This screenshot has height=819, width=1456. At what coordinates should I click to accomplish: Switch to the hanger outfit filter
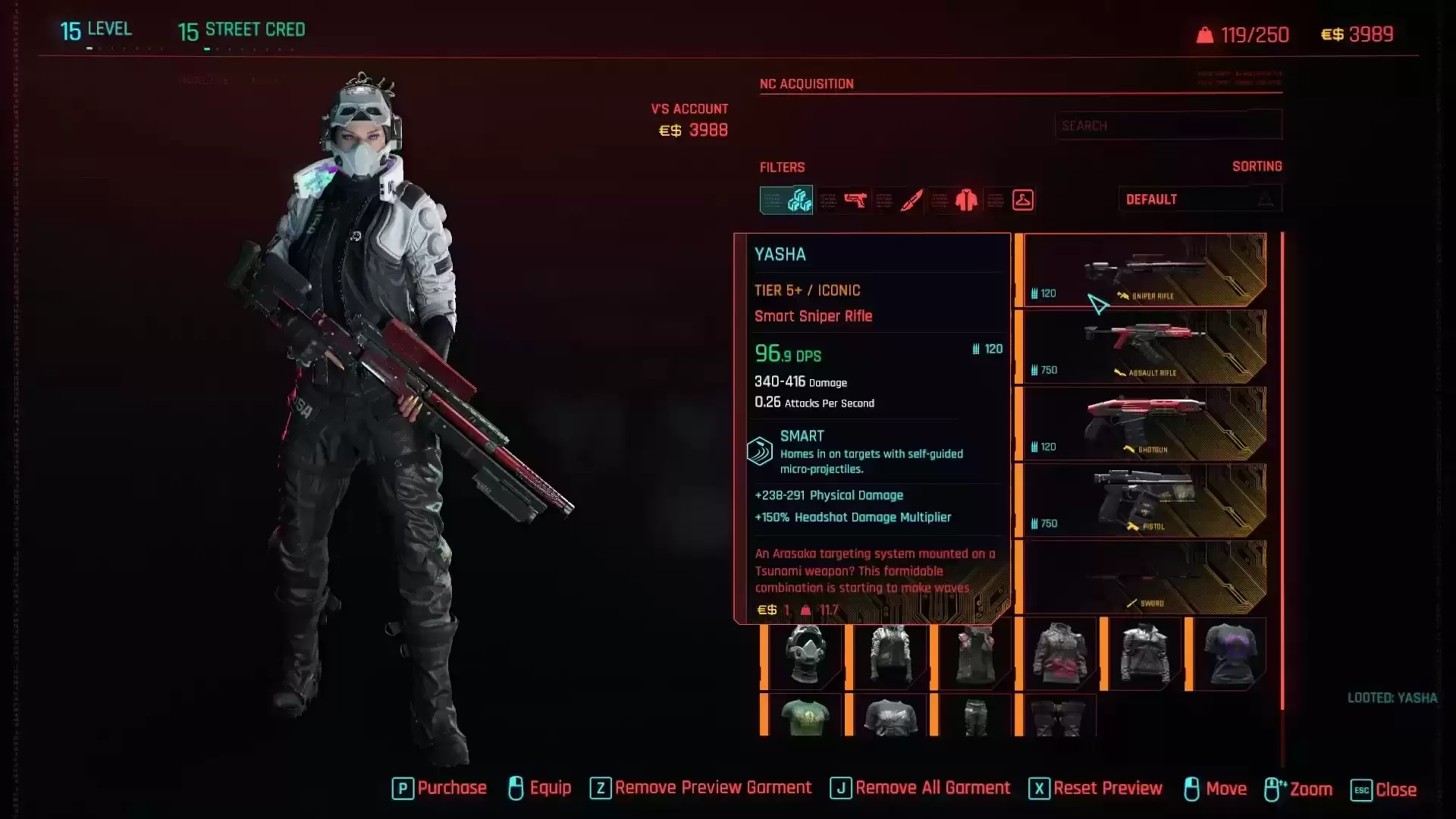tap(1022, 200)
